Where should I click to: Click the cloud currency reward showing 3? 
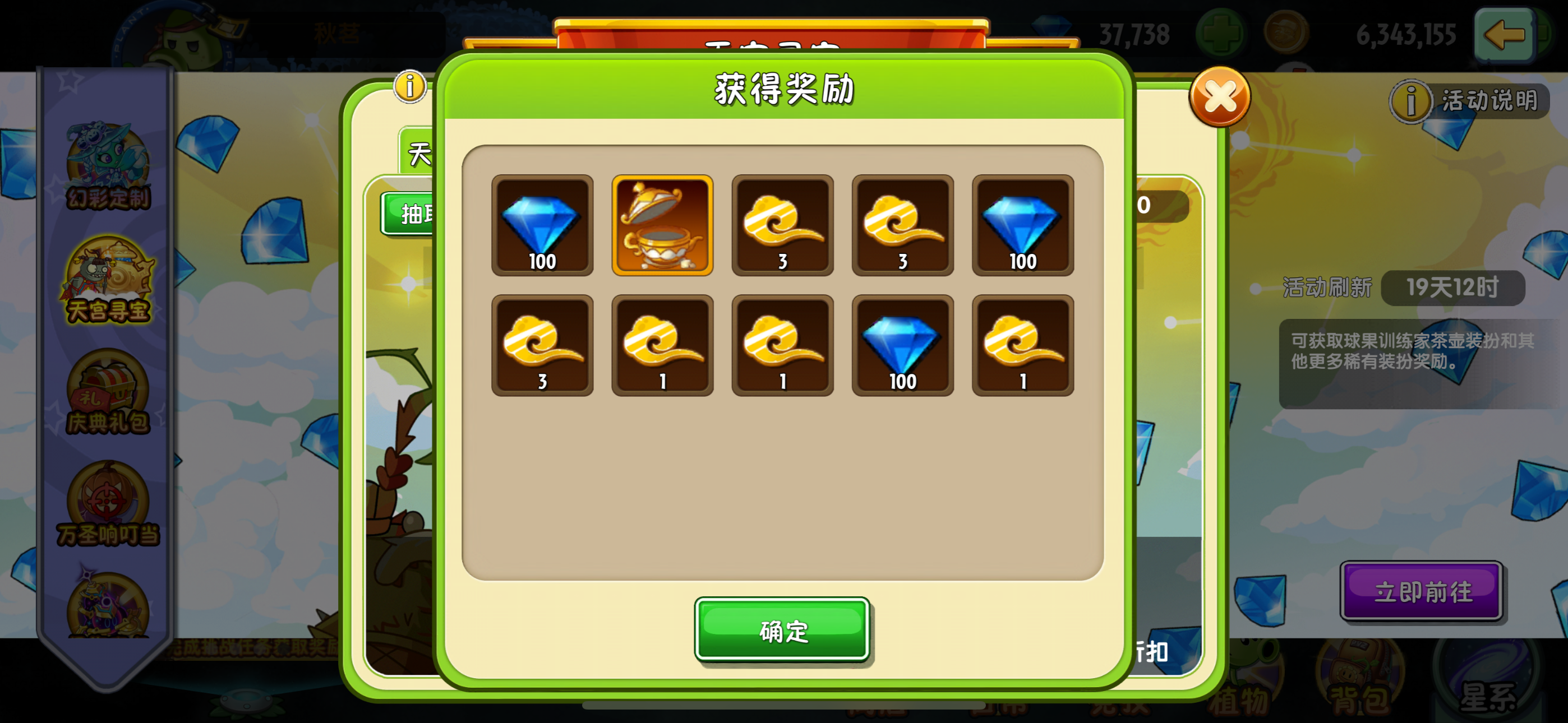782,225
